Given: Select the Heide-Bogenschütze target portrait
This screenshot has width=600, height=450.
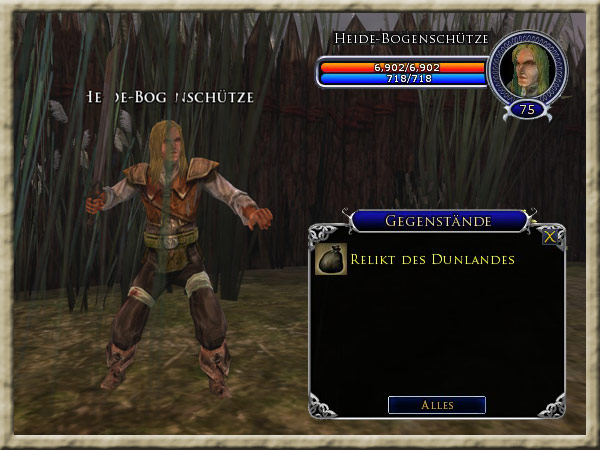Looking at the screenshot, I should coord(526,68).
